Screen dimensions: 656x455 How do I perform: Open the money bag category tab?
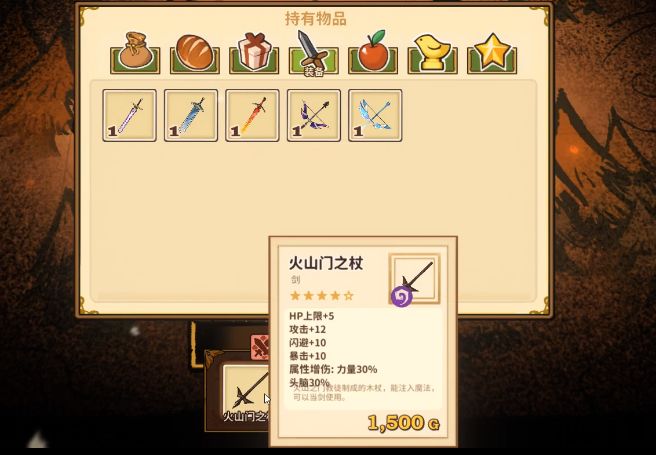135,52
